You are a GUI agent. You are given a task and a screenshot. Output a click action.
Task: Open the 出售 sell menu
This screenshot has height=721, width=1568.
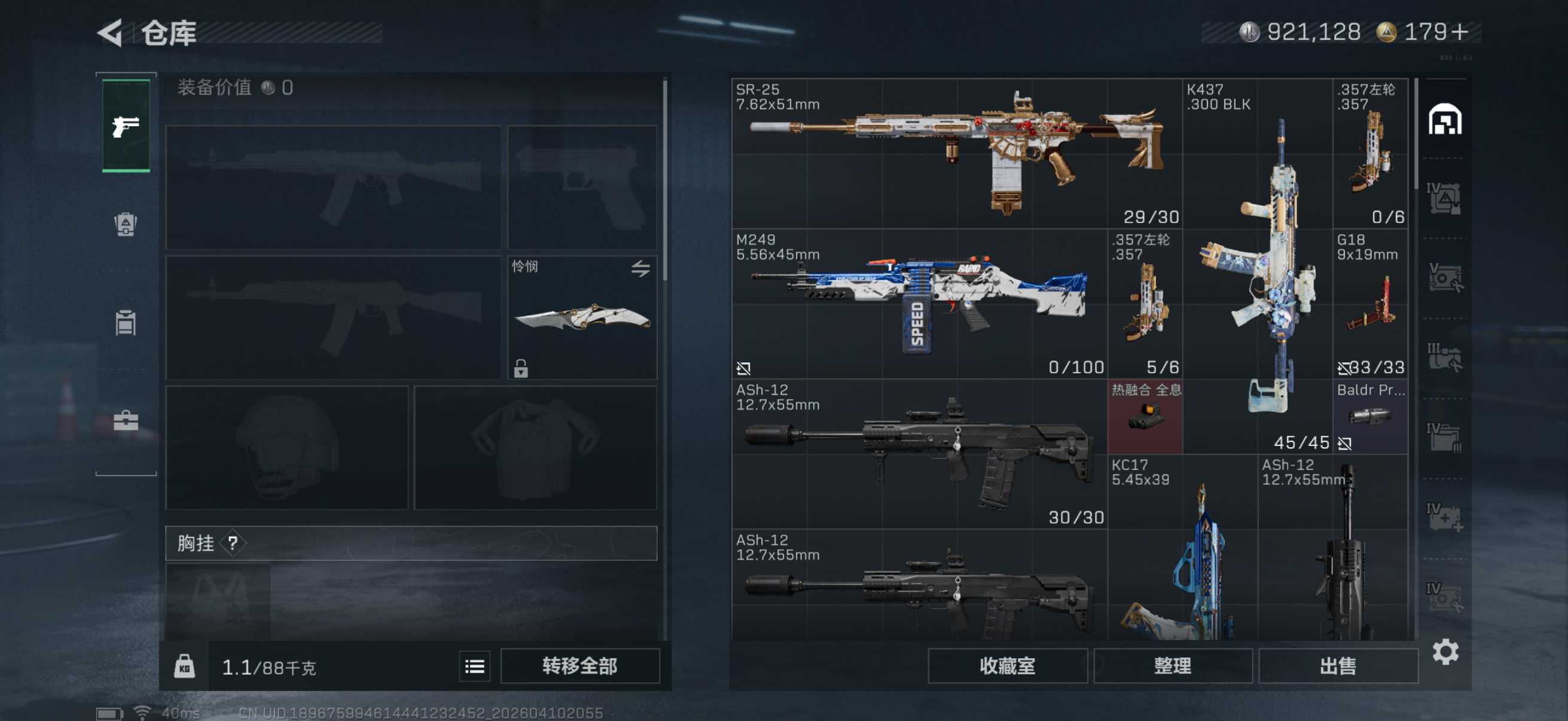tap(1337, 665)
